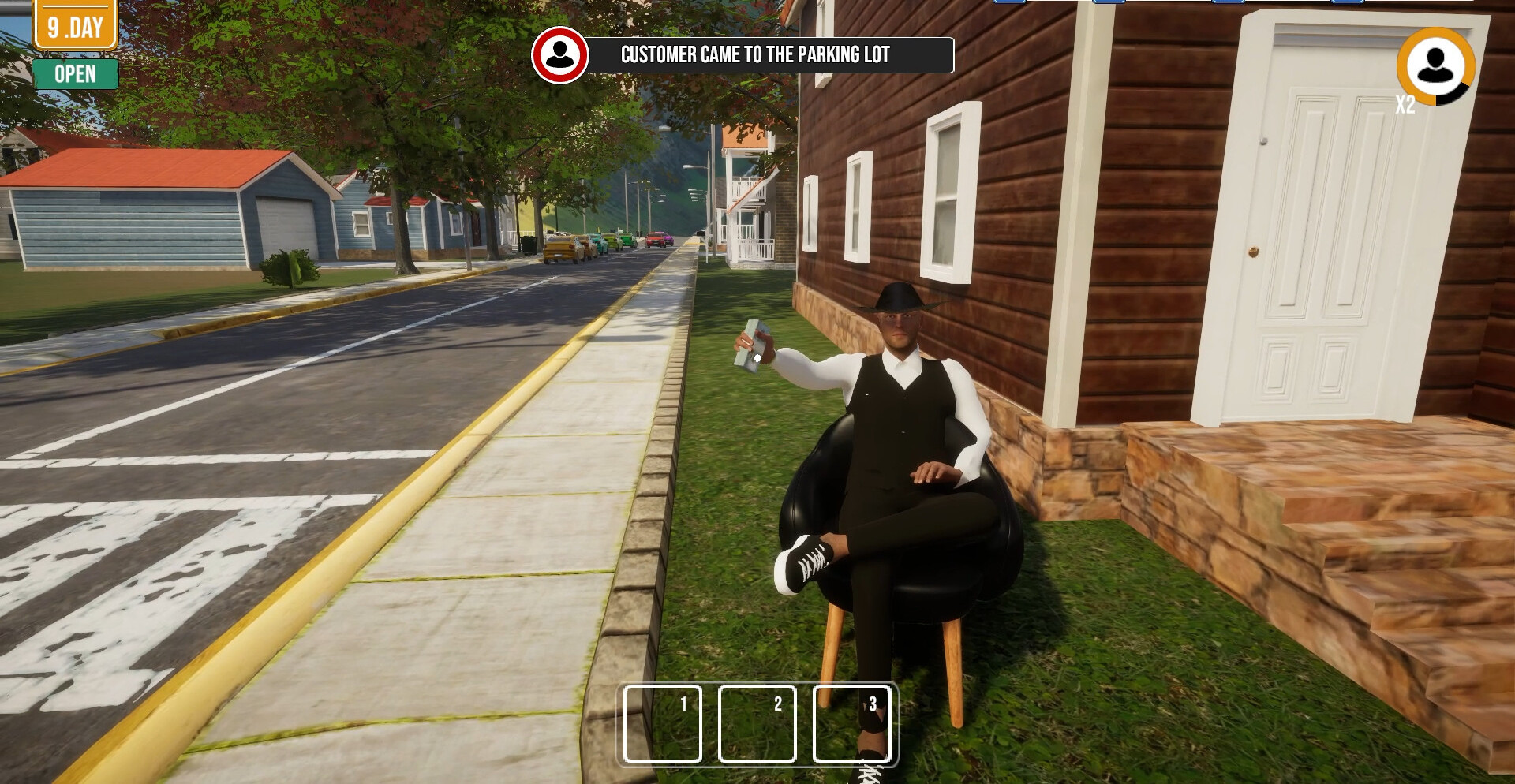Select the orange customer counter icon
1515x784 pixels.
pyautogui.click(x=1435, y=66)
